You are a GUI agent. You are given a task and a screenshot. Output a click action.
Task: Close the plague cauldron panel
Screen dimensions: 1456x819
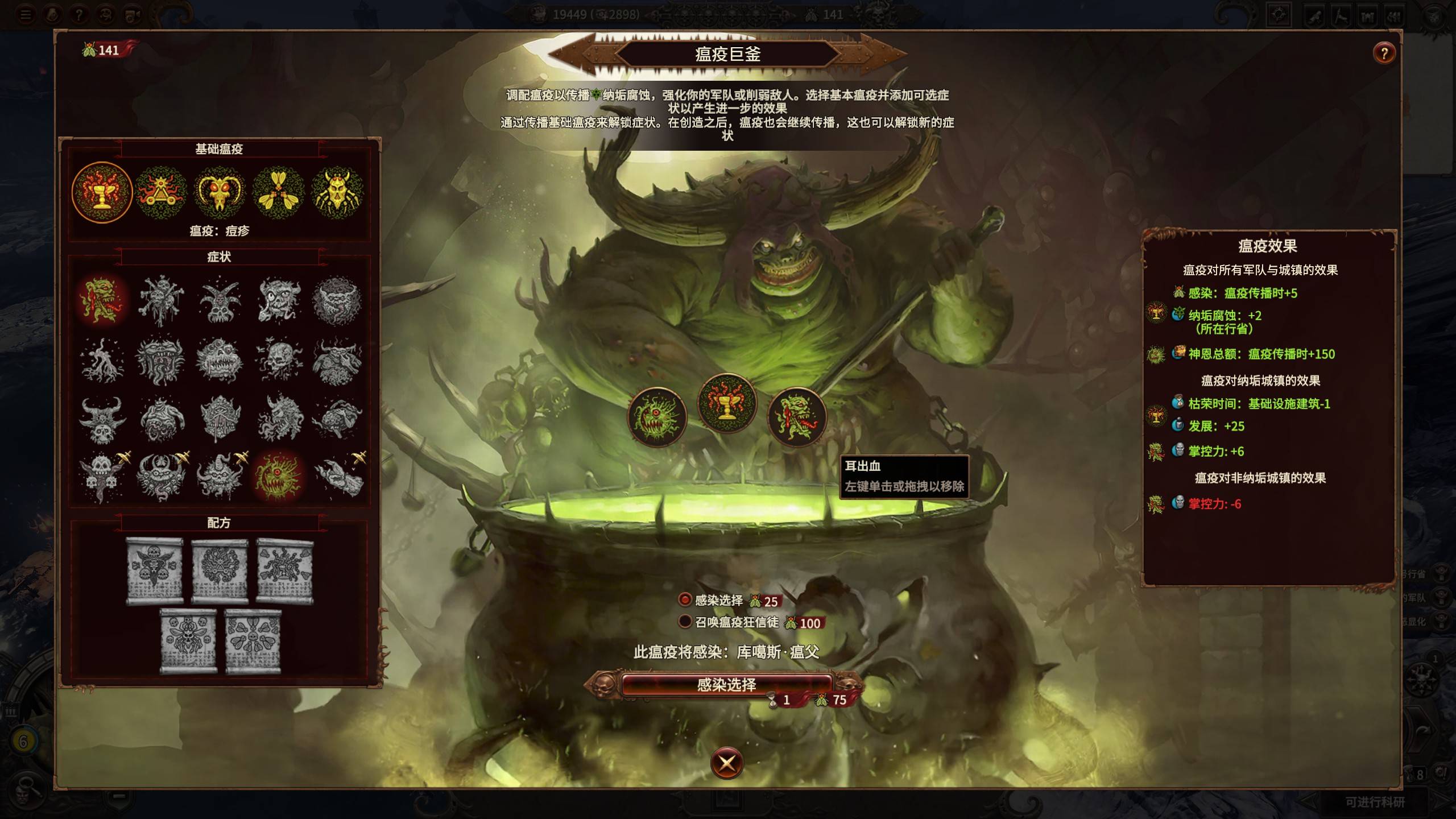click(726, 763)
